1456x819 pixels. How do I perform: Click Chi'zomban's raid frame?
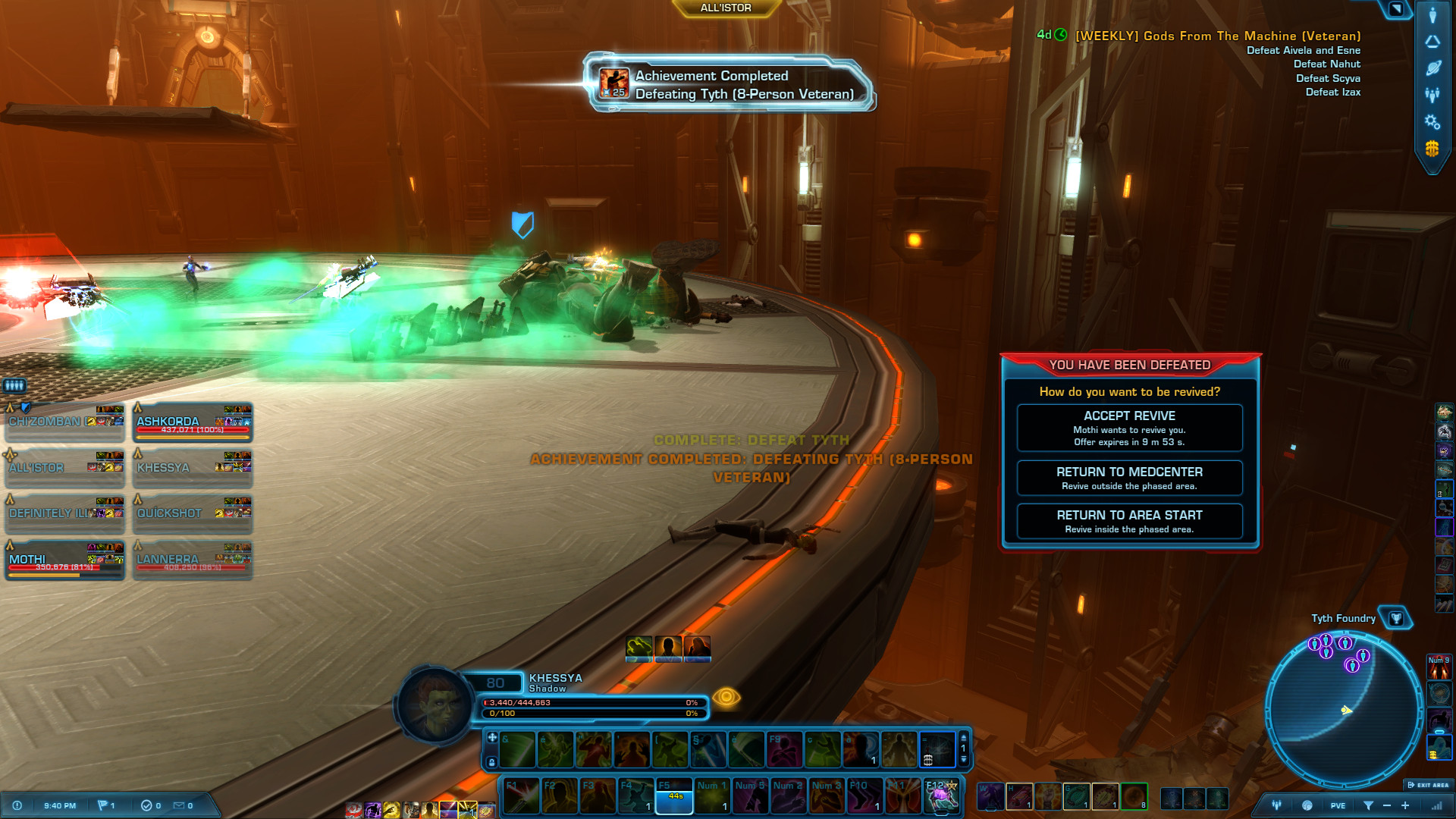(x=64, y=424)
